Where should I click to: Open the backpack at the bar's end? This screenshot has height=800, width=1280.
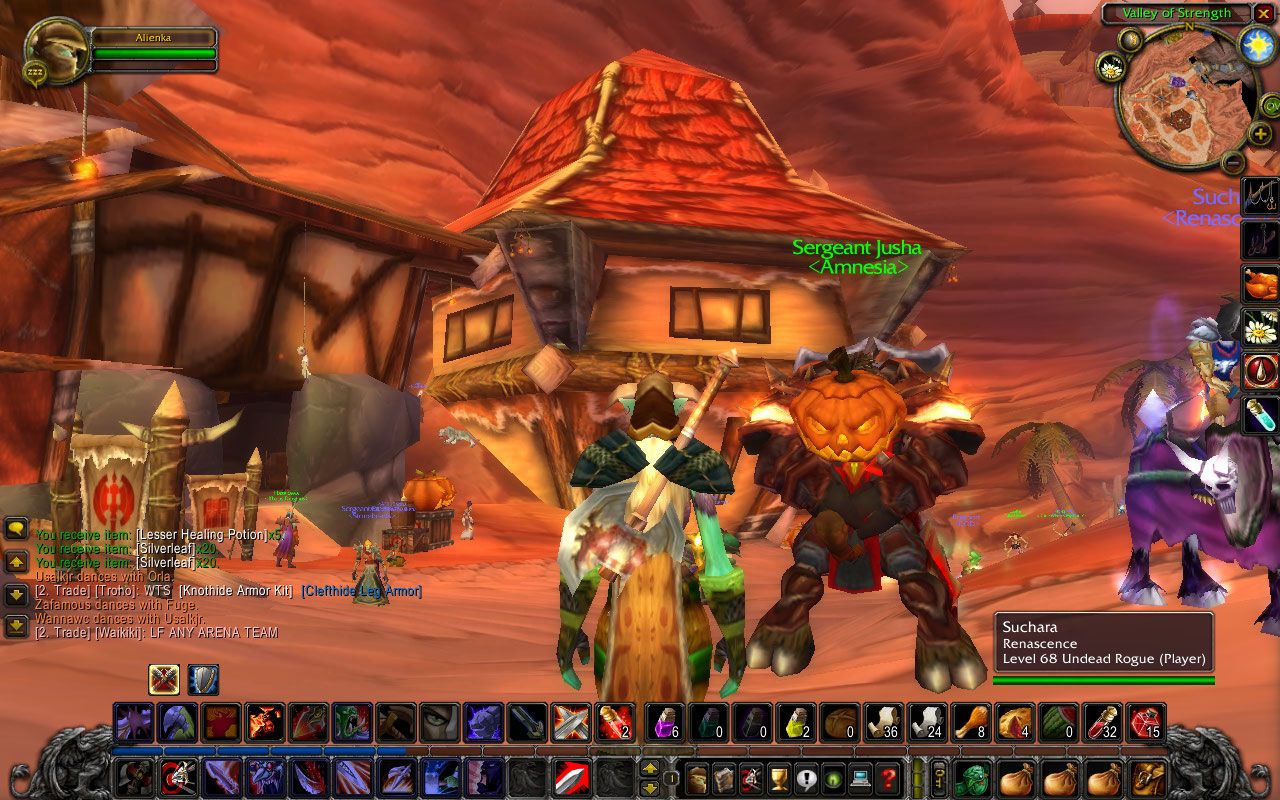point(1146,778)
